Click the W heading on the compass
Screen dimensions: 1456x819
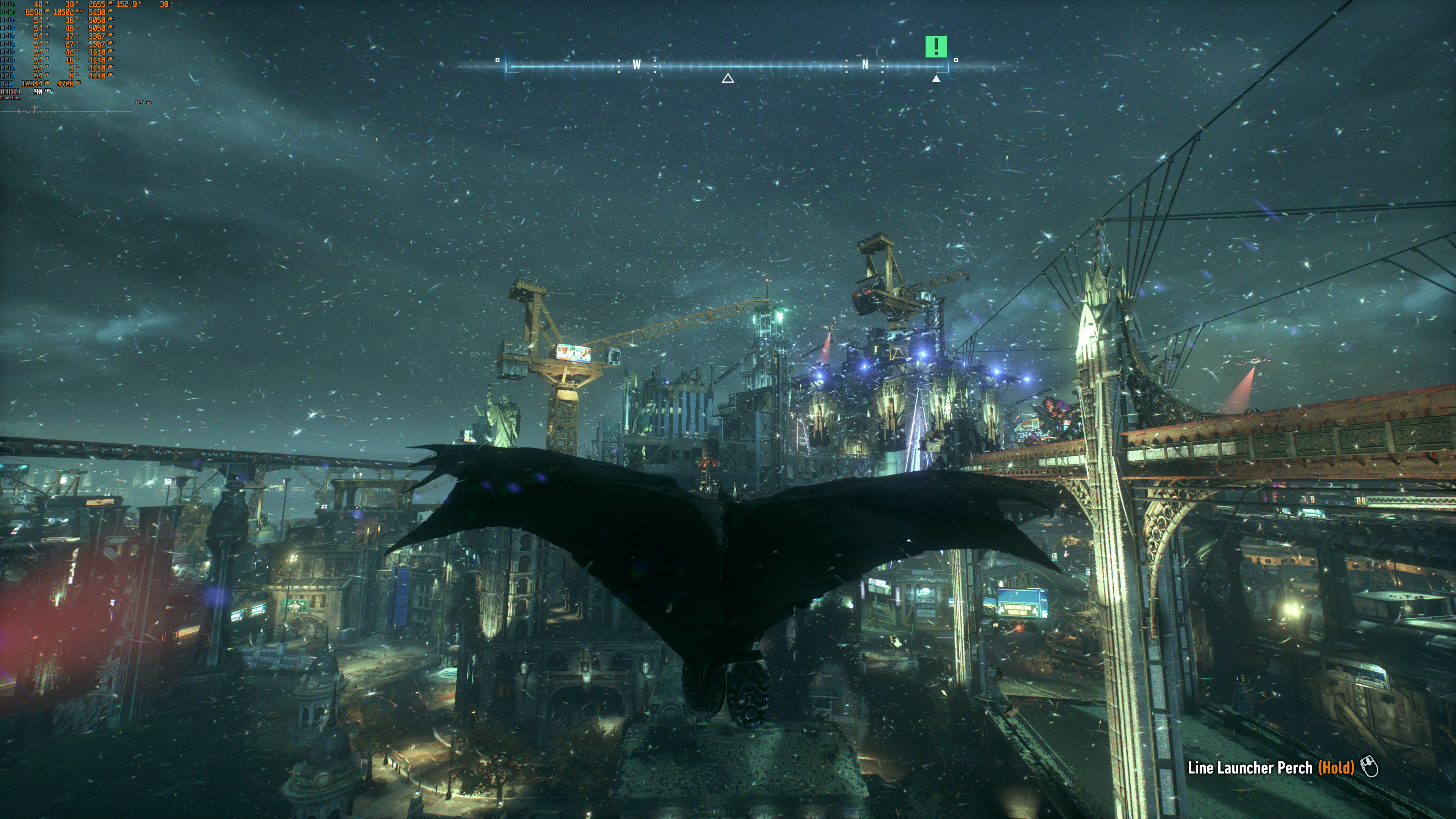tap(637, 65)
